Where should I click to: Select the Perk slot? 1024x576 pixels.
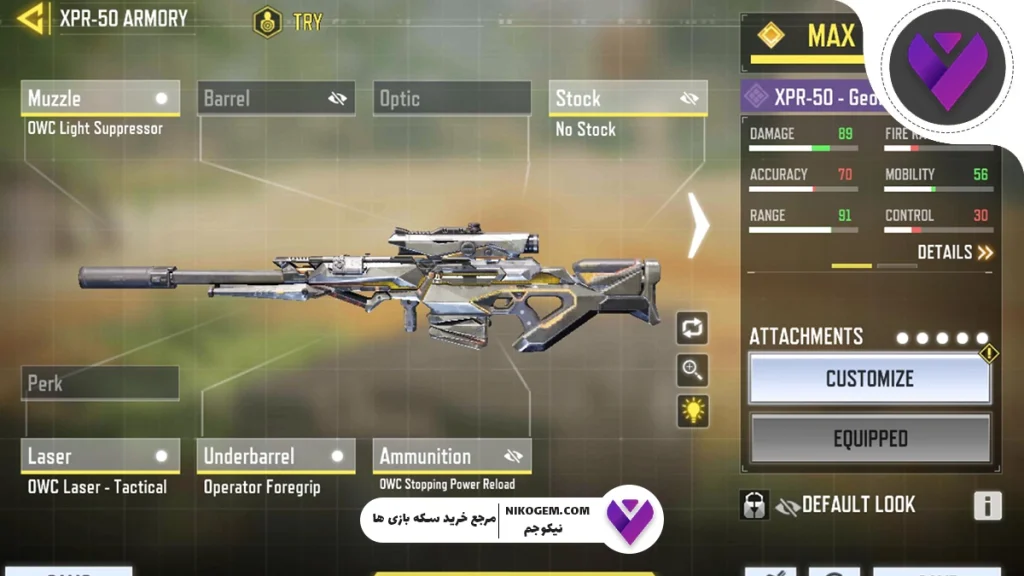point(100,383)
